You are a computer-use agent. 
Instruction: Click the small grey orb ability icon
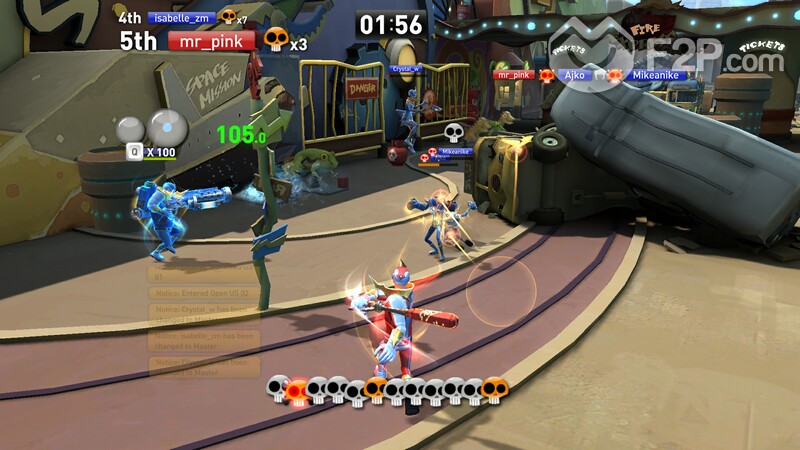pyautogui.click(x=130, y=130)
